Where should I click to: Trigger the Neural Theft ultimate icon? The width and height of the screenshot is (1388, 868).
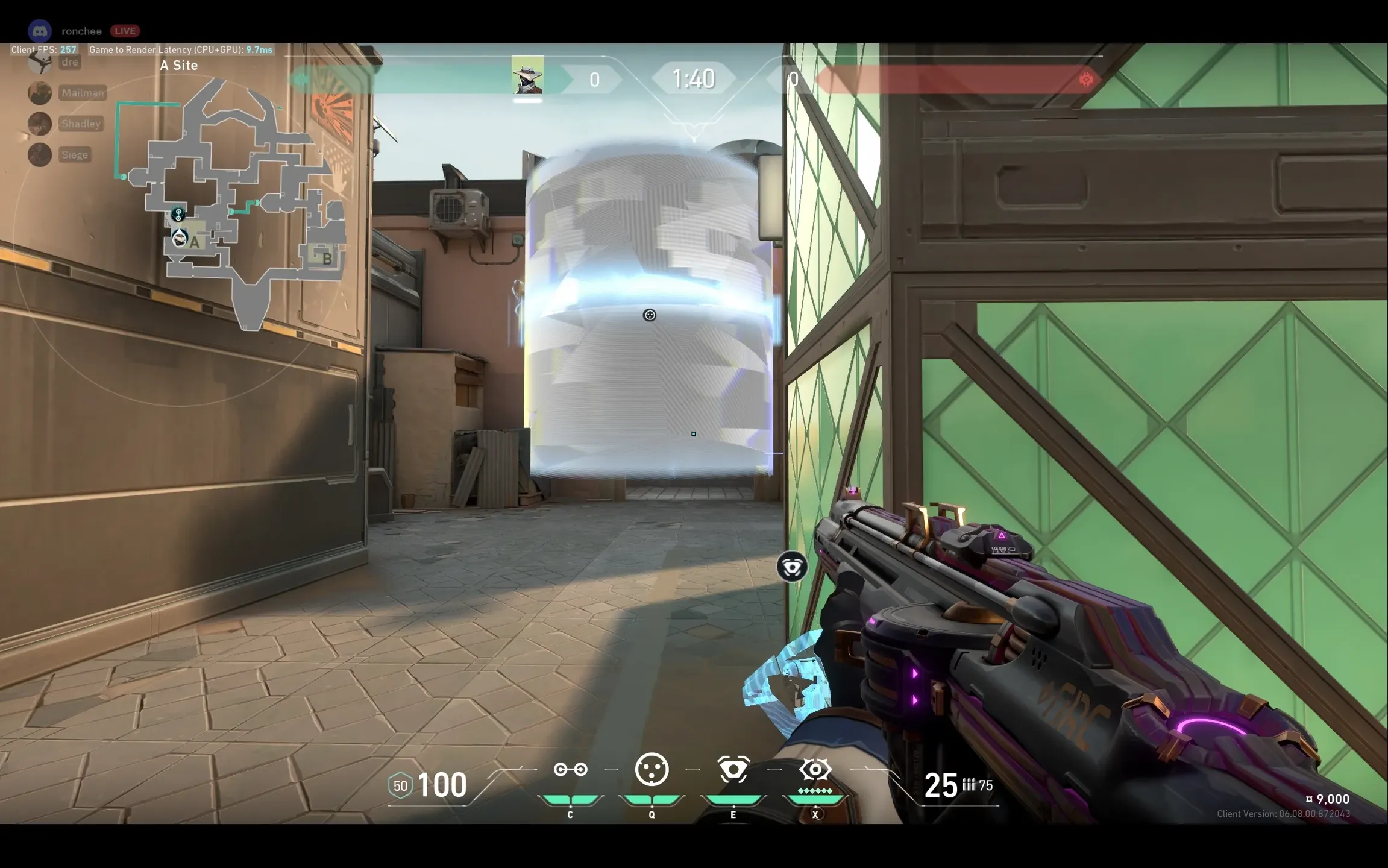point(815,770)
